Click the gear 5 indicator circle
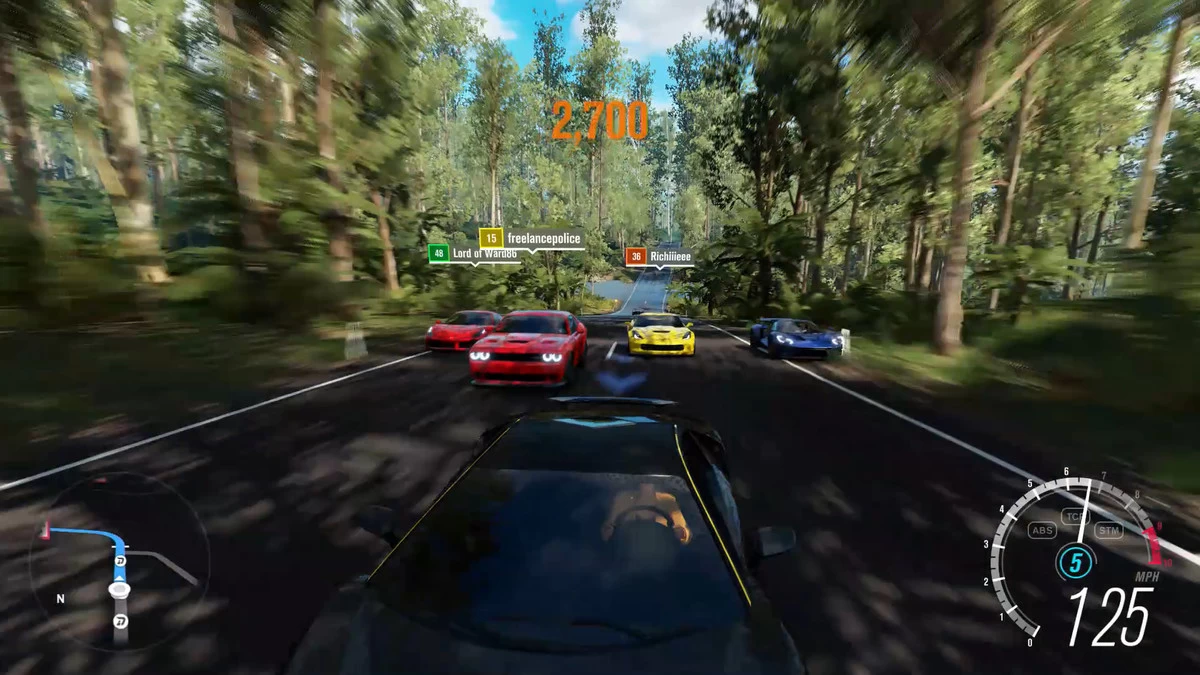This screenshot has width=1200, height=675. pyautogui.click(x=1075, y=562)
